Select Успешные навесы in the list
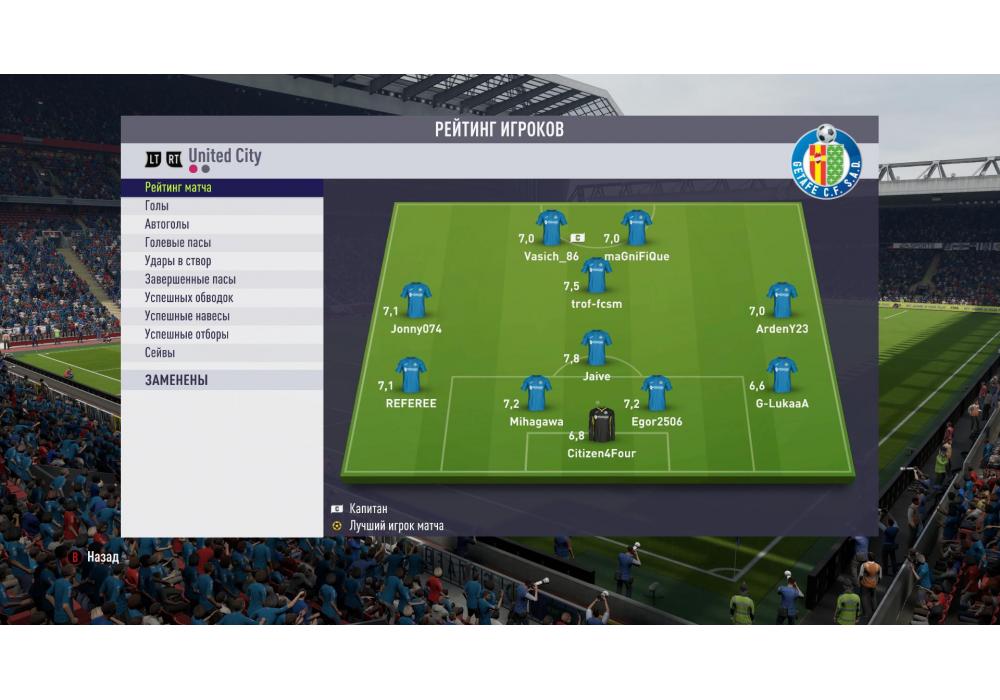 coord(222,316)
